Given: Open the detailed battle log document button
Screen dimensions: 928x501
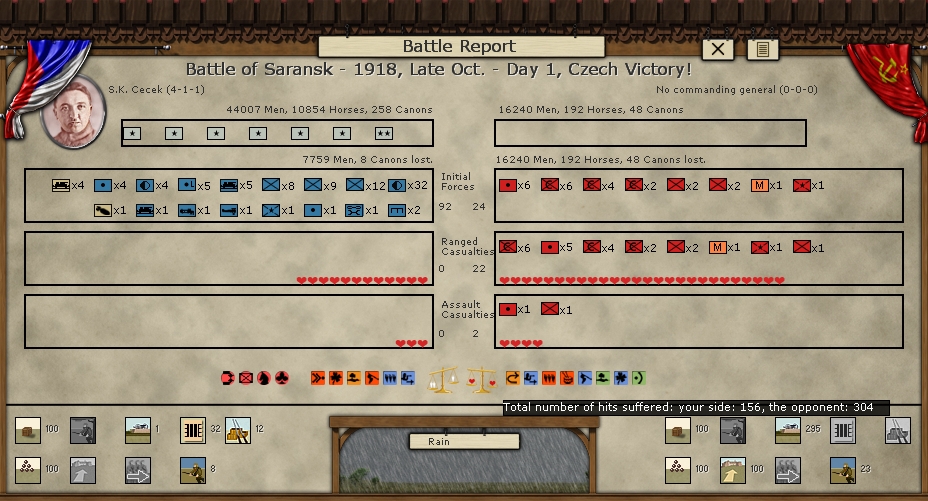Looking at the screenshot, I should (762, 49).
